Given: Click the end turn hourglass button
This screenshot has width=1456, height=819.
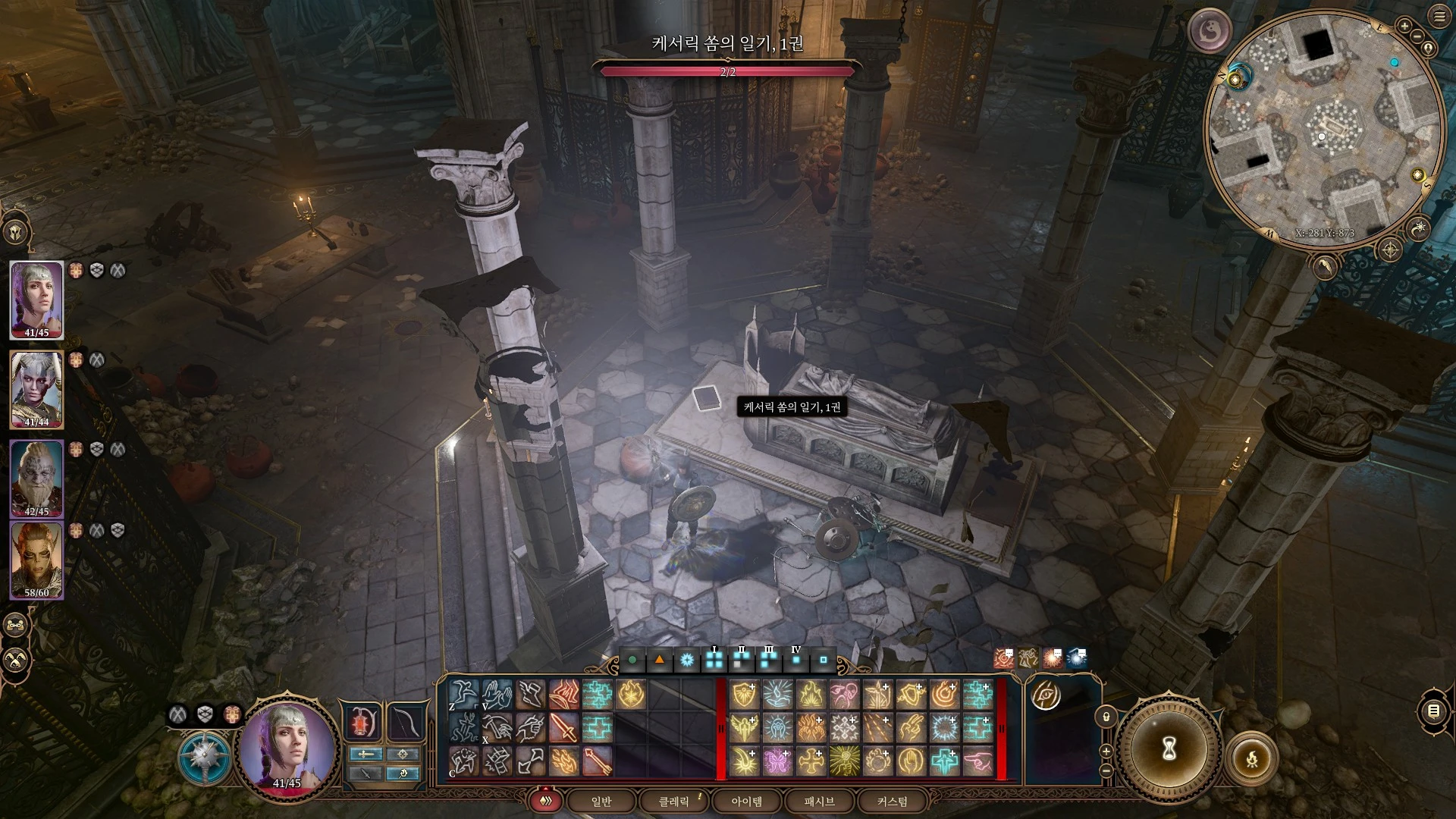Looking at the screenshot, I should click(1169, 749).
